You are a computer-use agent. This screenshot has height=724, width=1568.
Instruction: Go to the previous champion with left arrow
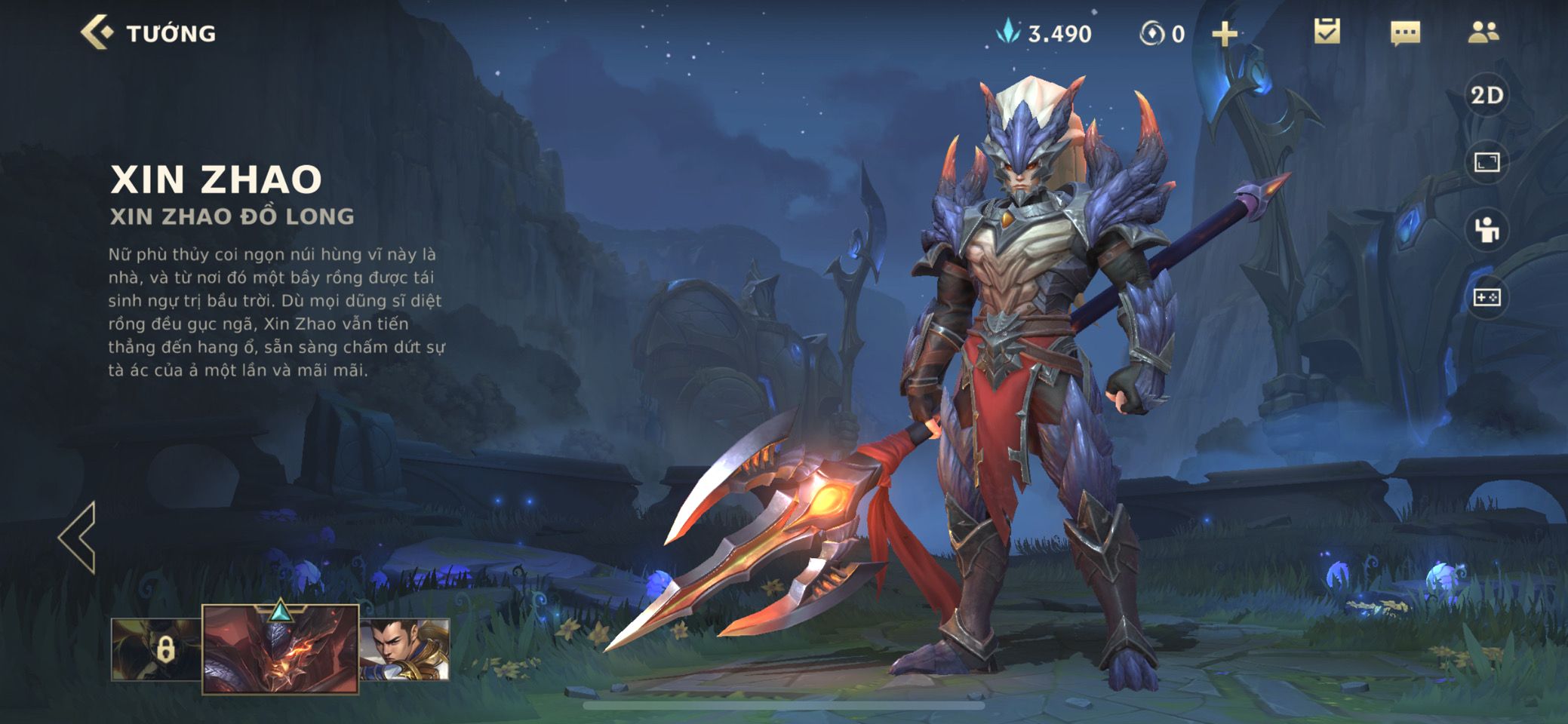click(x=78, y=537)
